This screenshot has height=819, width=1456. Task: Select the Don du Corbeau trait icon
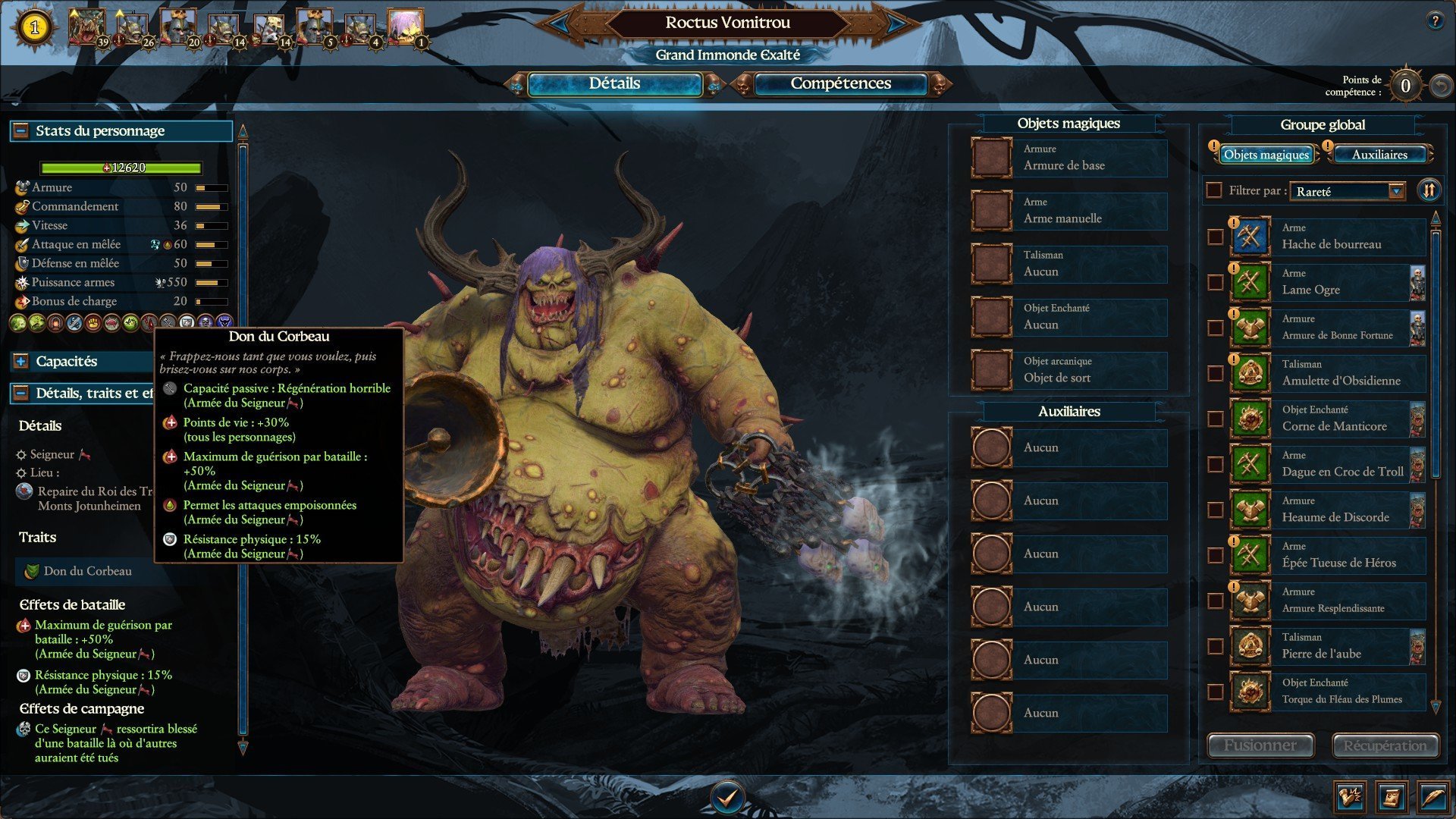pyautogui.click(x=33, y=572)
